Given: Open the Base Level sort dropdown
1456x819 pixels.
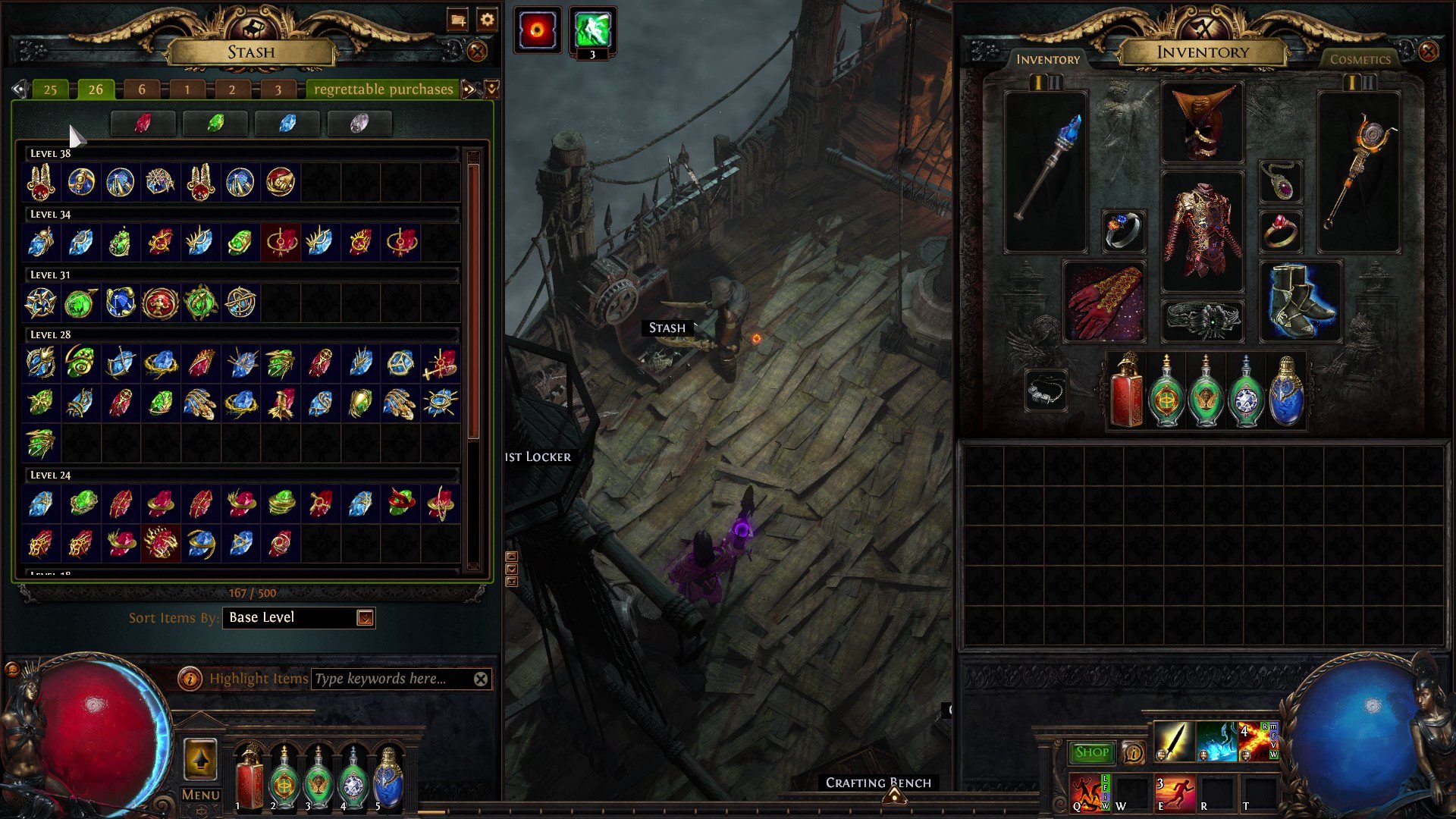Looking at the screenshot, I should coord(363,617).
